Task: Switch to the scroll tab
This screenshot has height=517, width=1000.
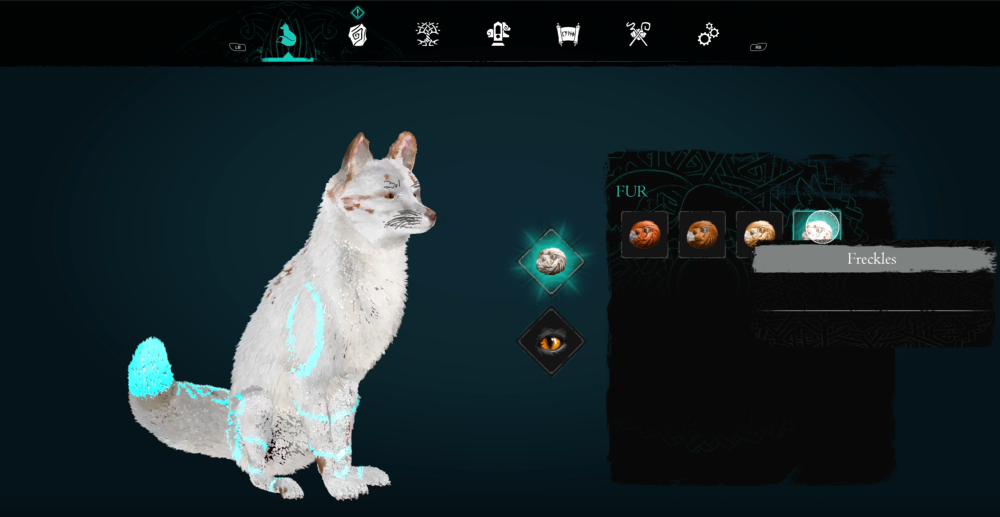Action: click(568, 35)
